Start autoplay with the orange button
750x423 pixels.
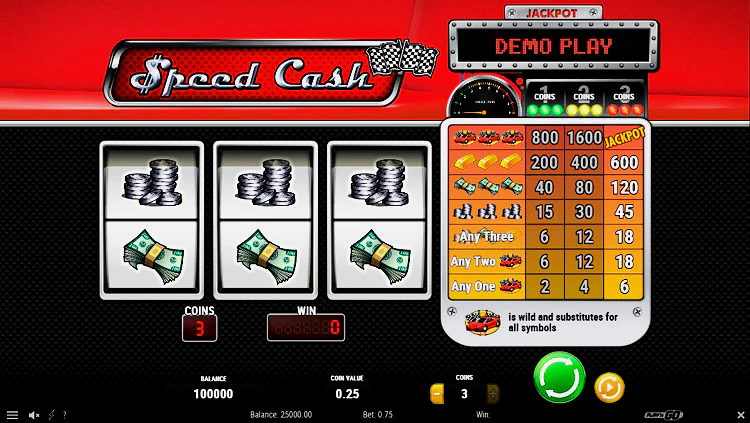(609, 386)
